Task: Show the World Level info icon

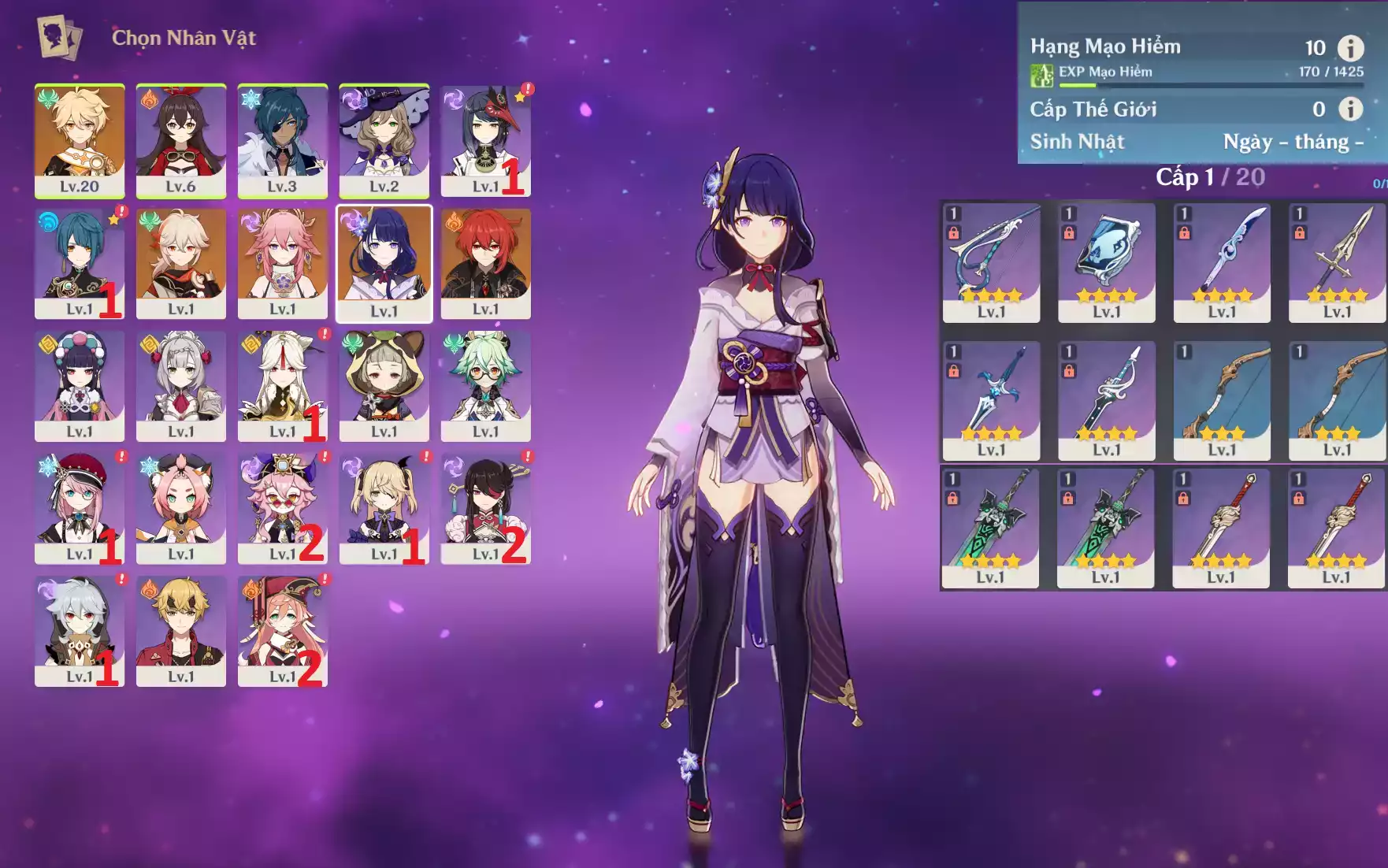Action: pos(1350,109)
